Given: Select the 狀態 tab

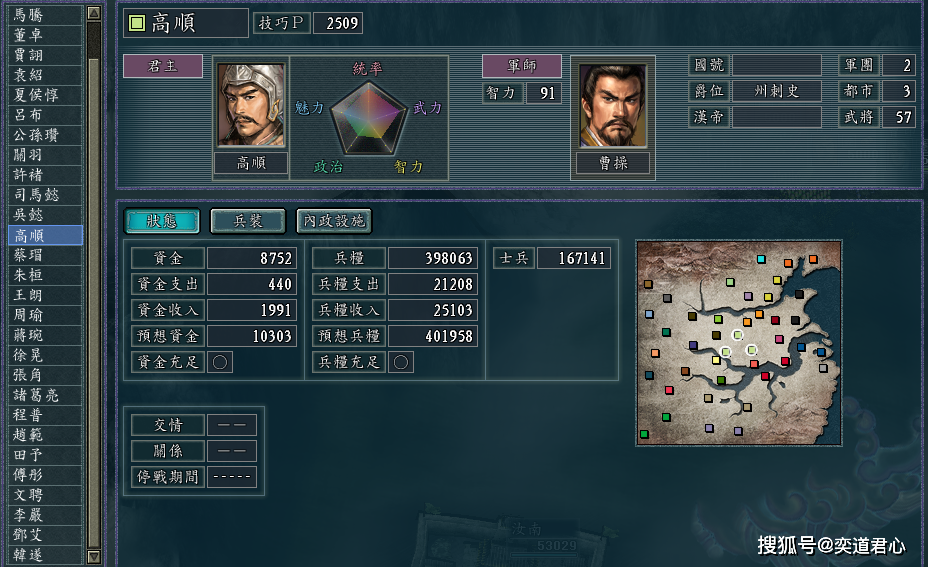Looking at the screenshot, I should [162, 221].
